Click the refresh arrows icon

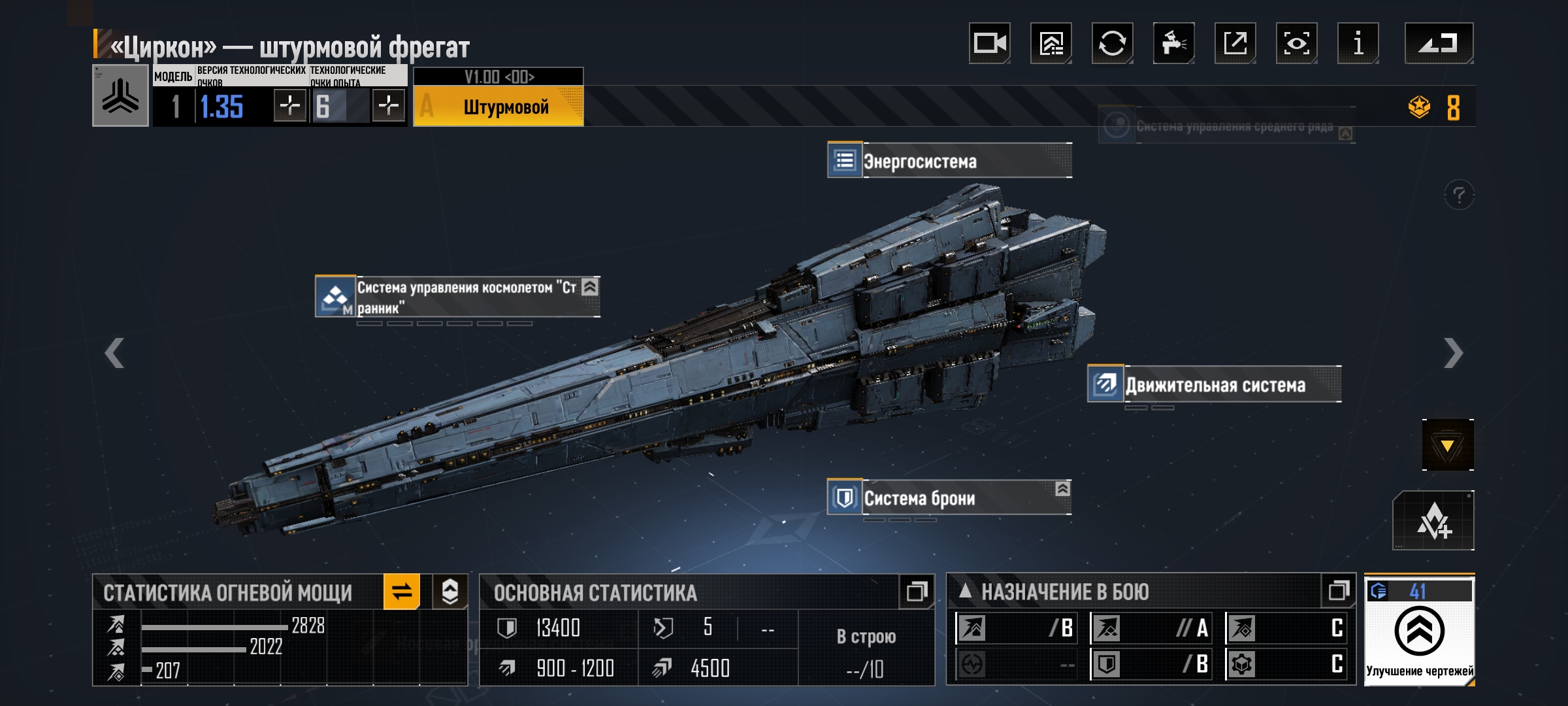pos(1112,43)
